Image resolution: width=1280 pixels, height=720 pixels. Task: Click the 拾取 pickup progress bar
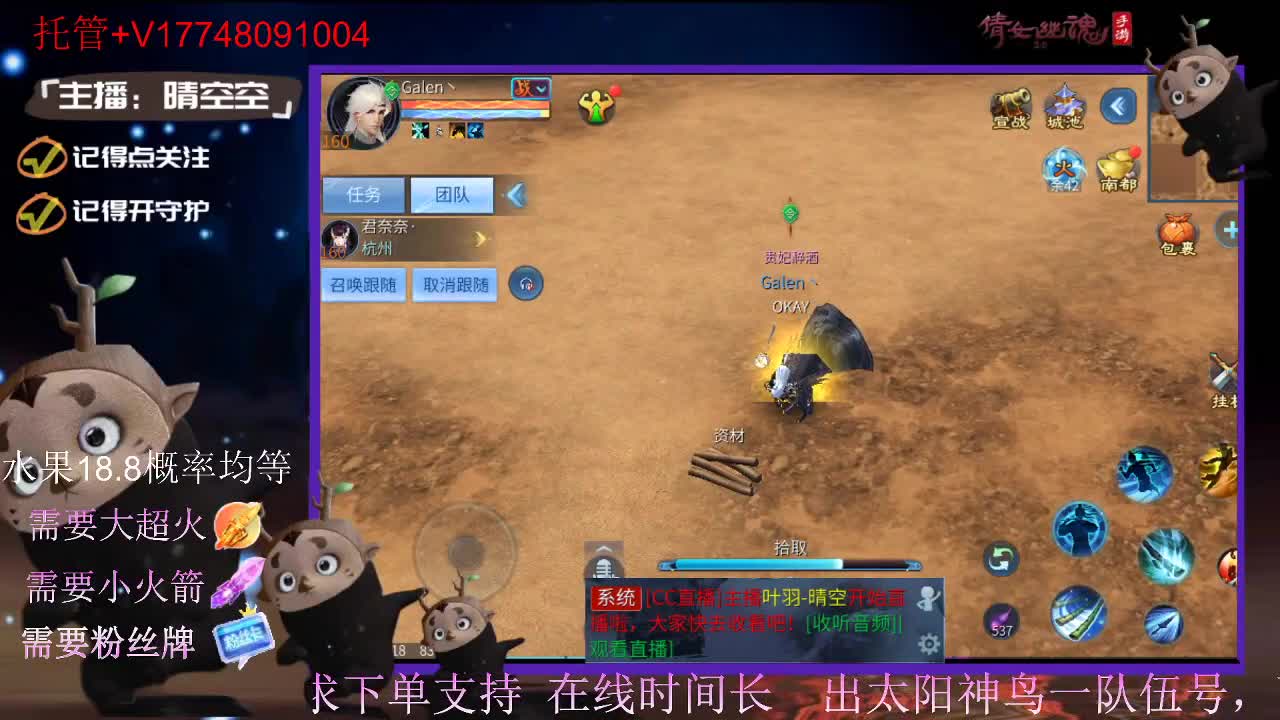790,563
